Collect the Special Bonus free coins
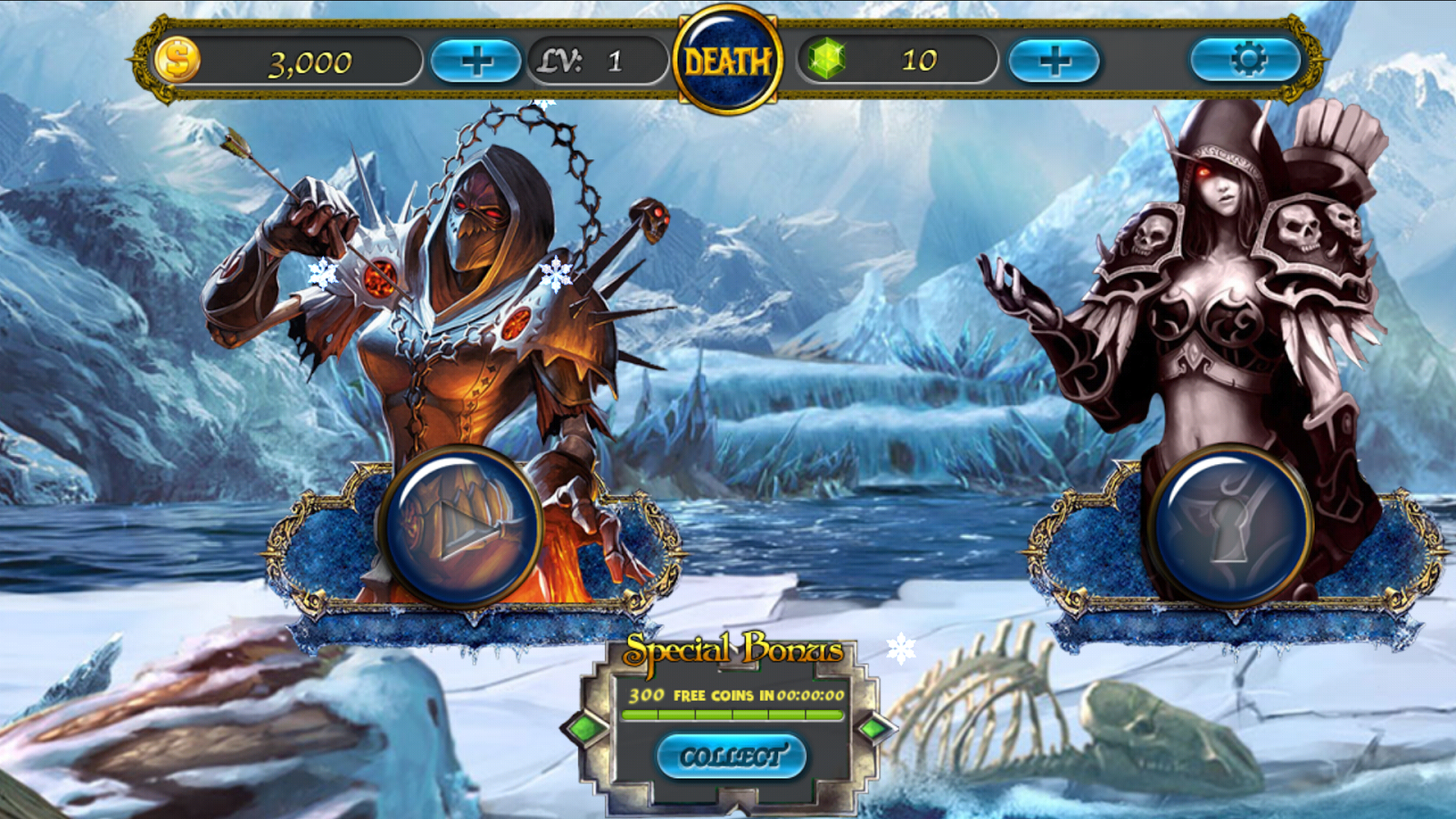 [731, 756]
